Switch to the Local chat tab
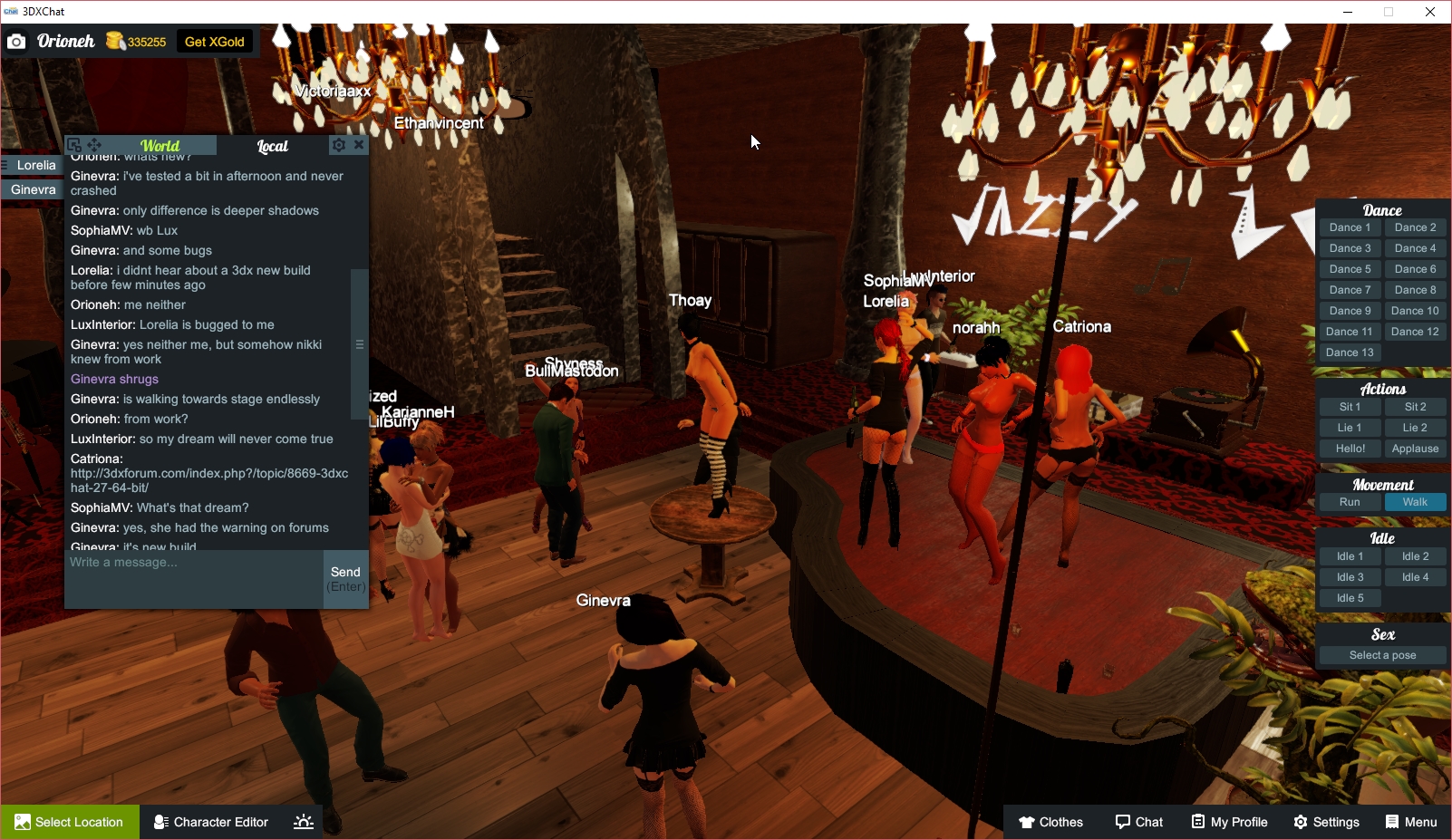 pos(273,145)
